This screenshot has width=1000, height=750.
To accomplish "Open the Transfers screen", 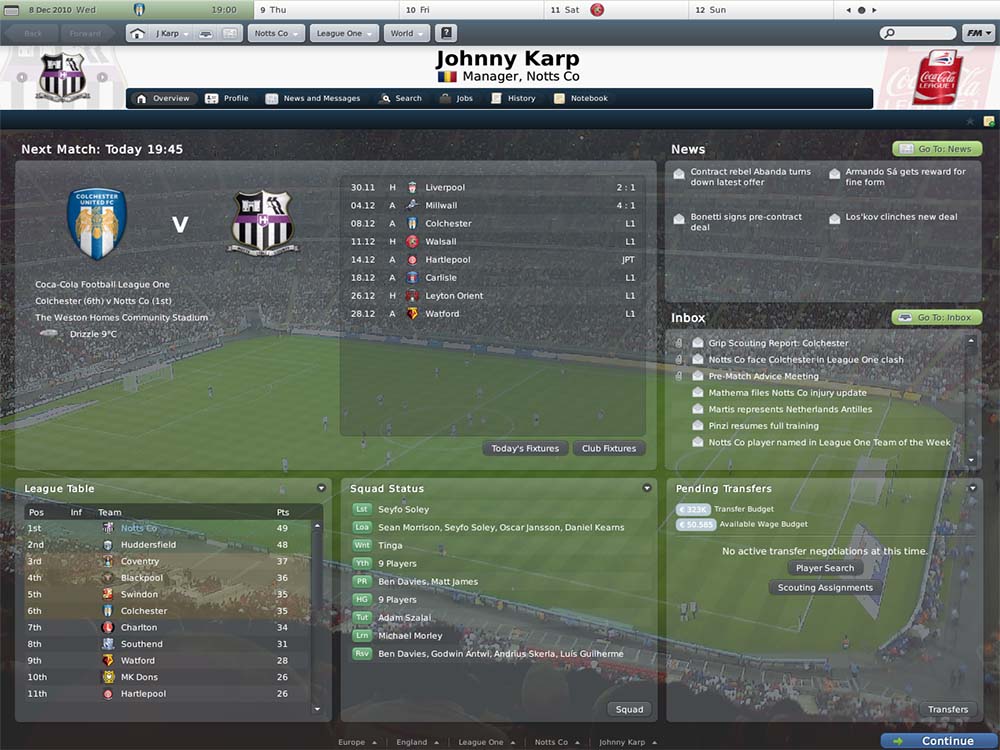I will [947, 709].
